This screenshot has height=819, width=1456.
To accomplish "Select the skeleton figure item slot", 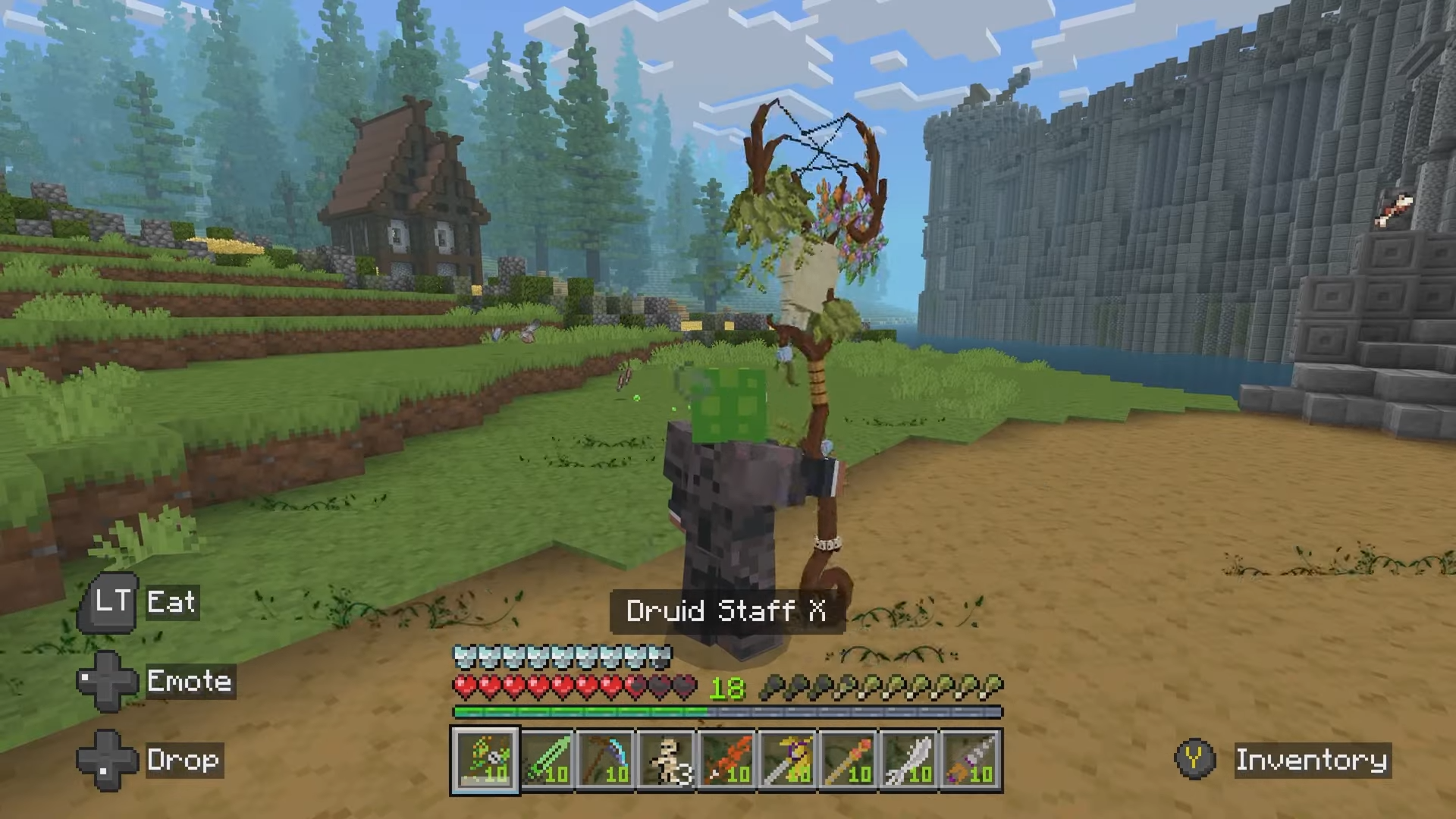I will [x=667, y=761].
